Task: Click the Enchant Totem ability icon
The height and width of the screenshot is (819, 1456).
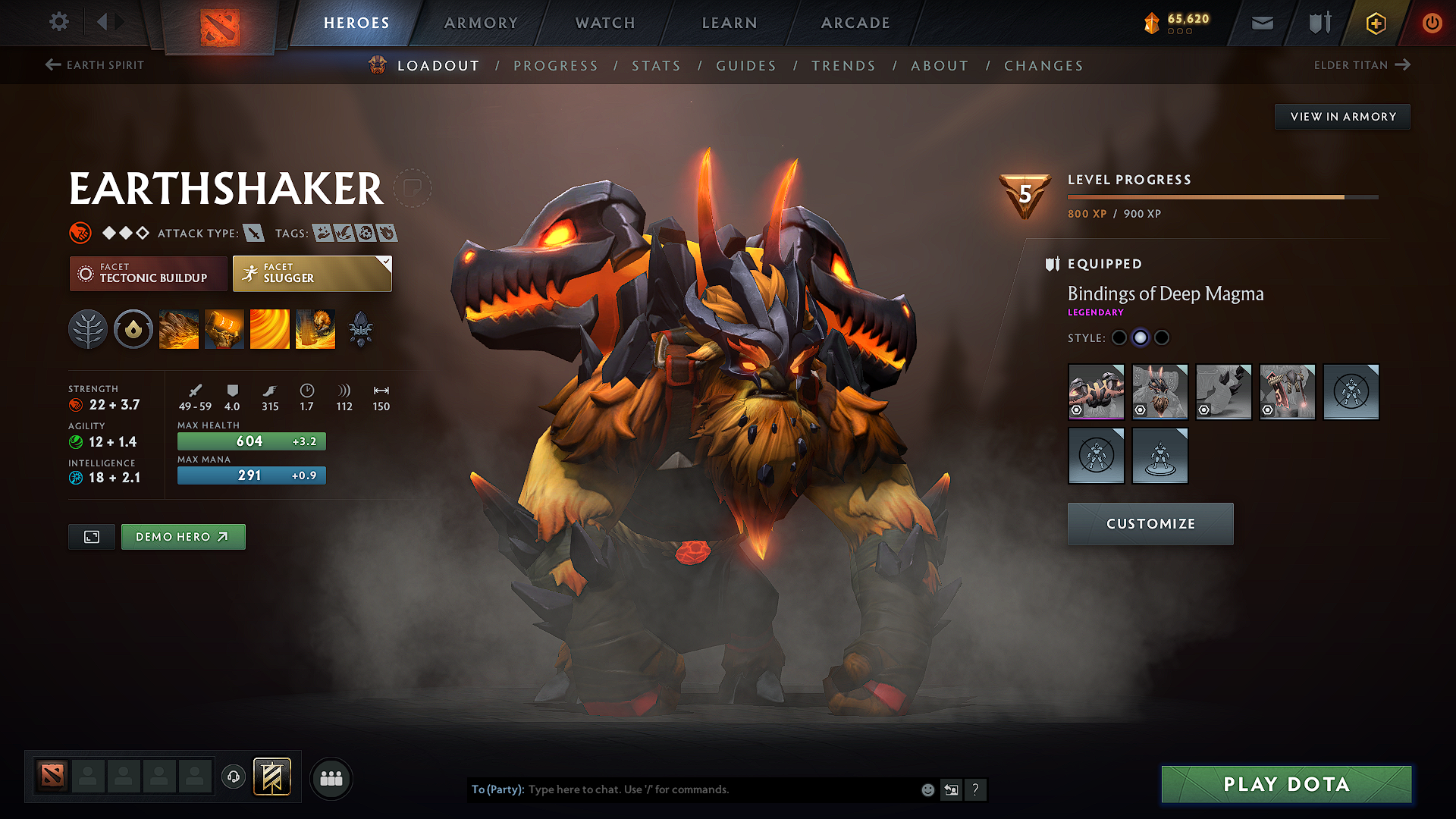Action: 224,328
